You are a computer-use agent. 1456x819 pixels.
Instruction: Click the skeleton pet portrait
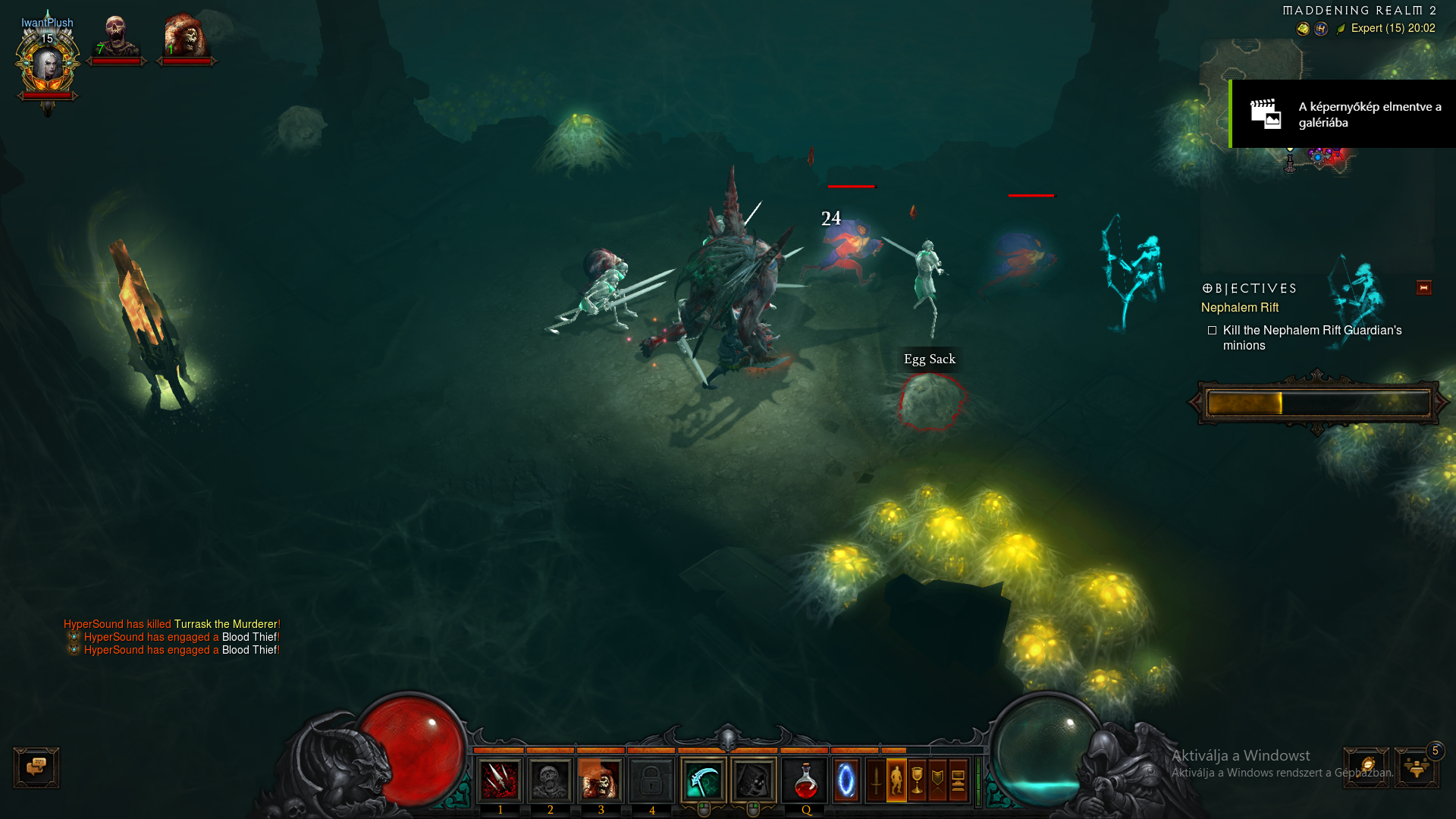(x=116, y=38)
